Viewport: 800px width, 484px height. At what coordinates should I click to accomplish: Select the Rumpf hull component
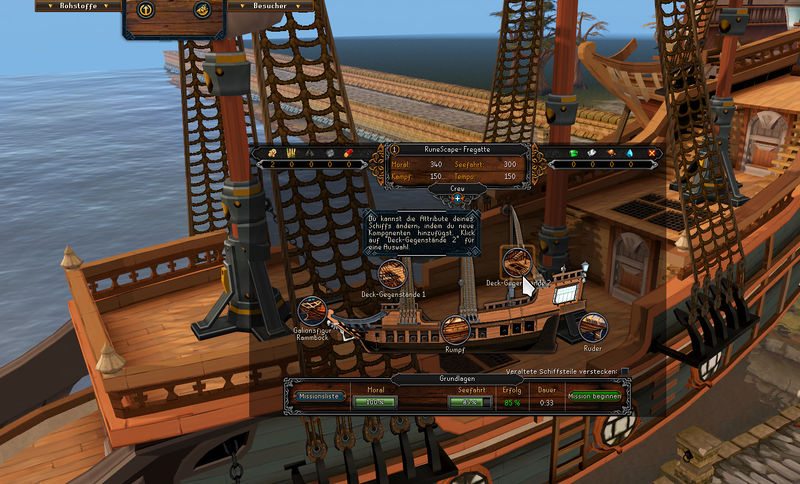(455, 329)
